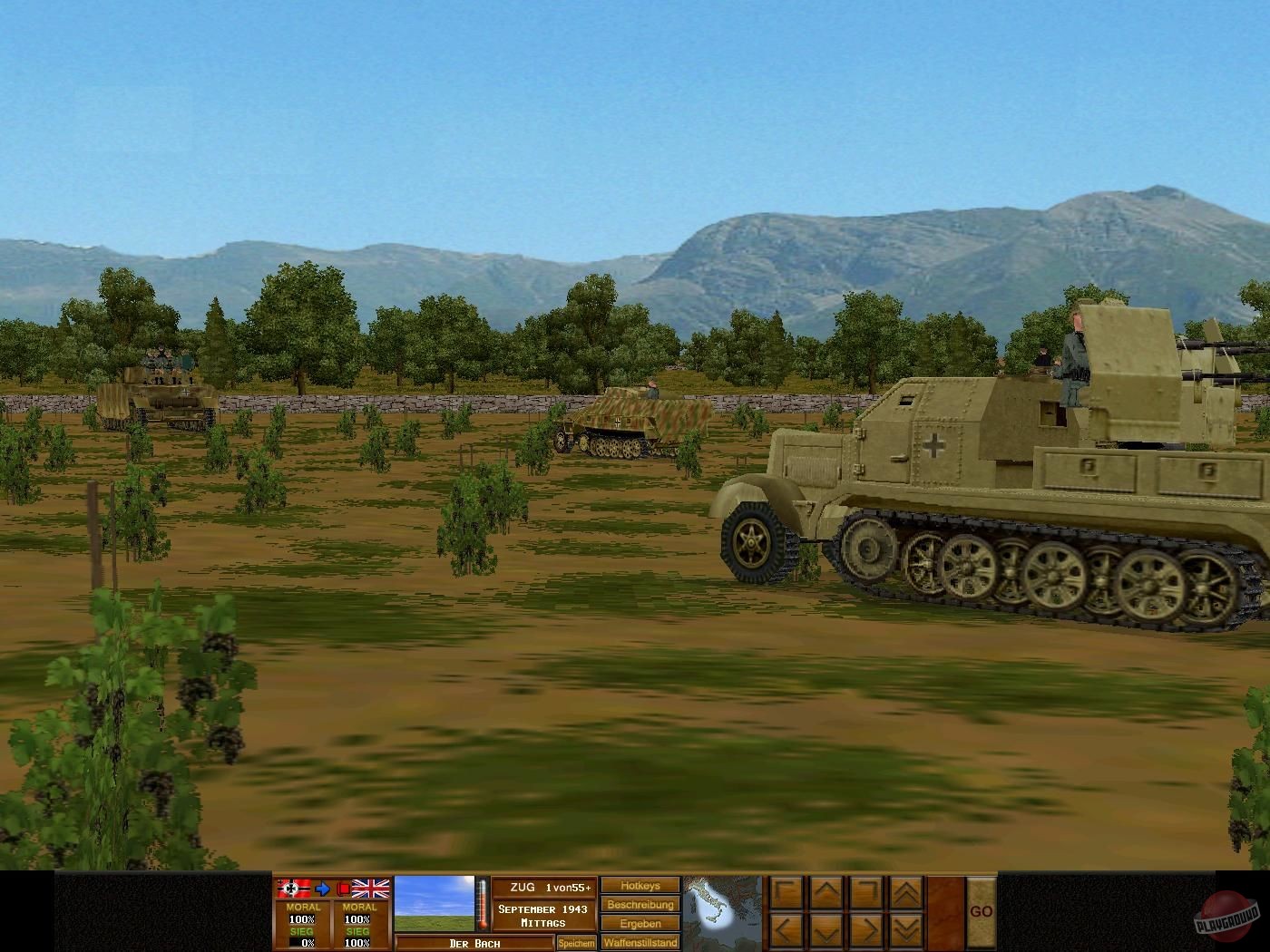Screen dimensions: 1270x952
Task: Request Waffenstillstand ceasefire
Action: 640,942
